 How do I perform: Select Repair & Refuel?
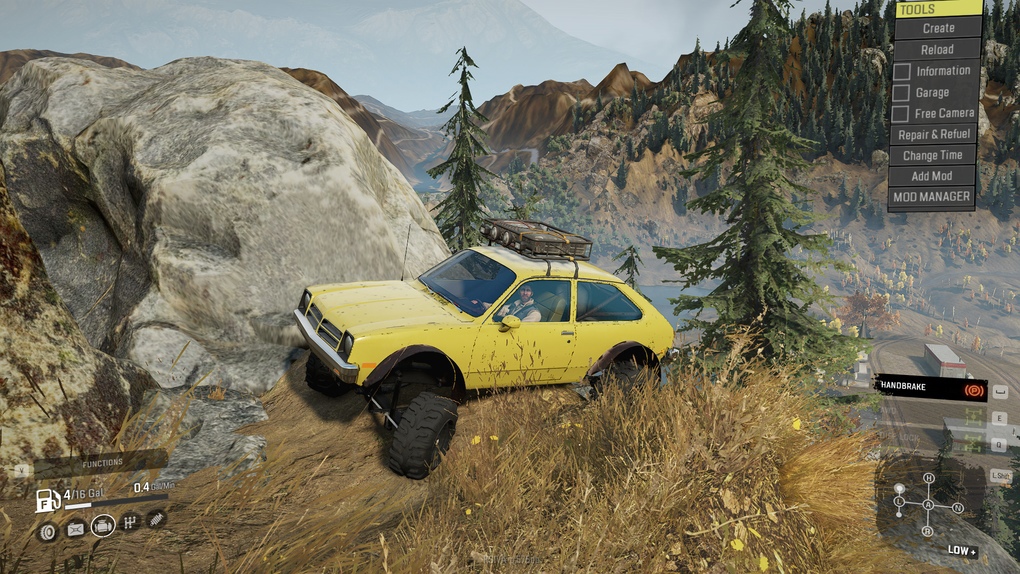[x=934, y=134]
